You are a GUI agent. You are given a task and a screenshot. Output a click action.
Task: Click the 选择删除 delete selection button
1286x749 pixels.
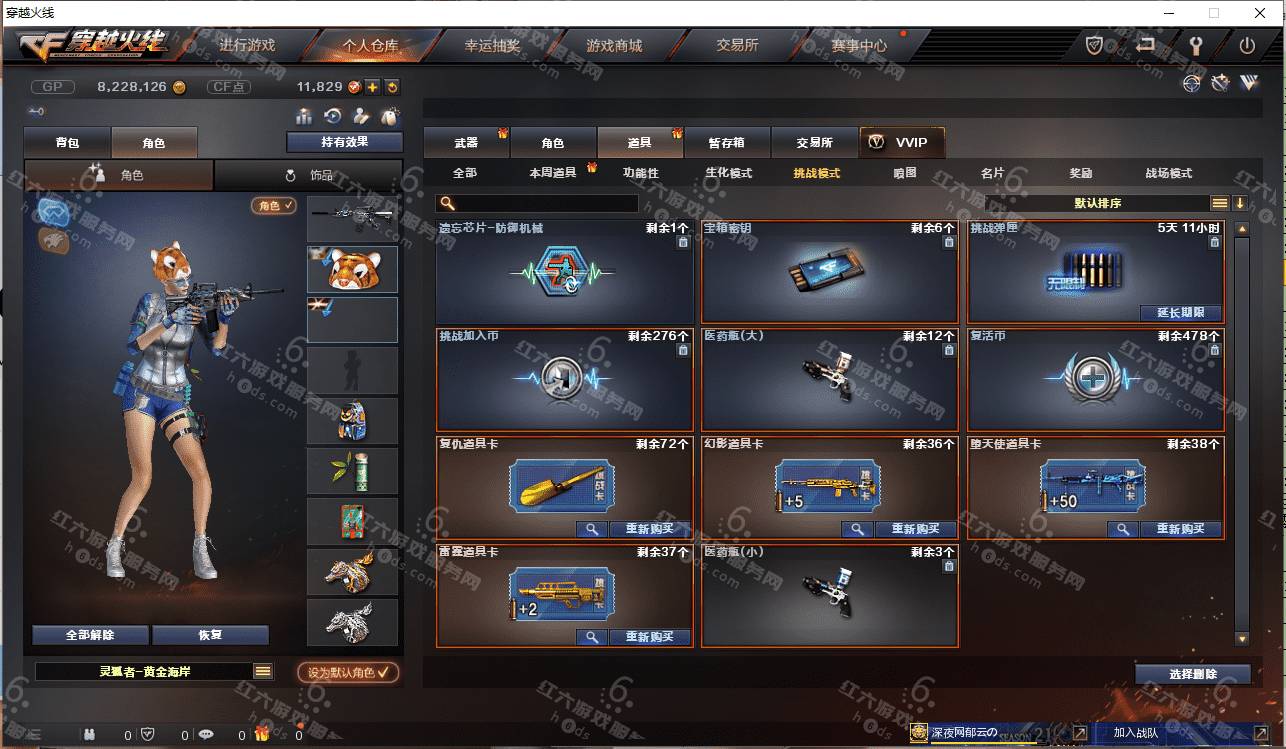tap(1192, 674)
